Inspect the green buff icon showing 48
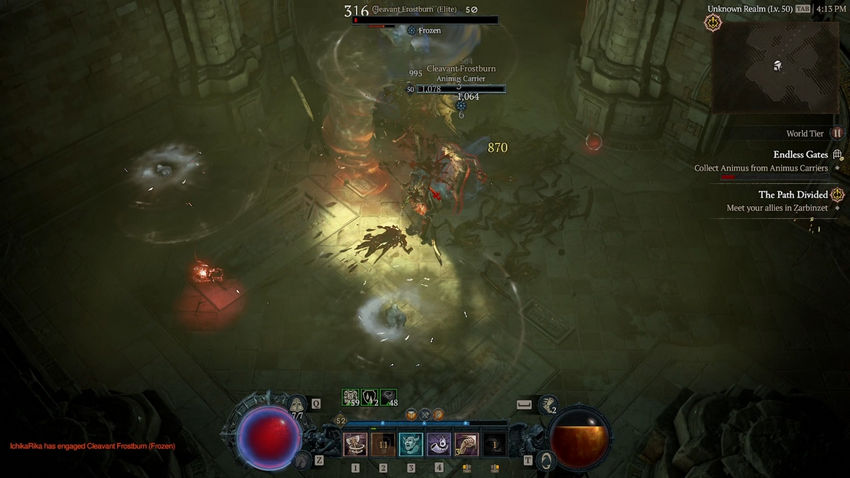Image resolution: width=850 pixels, height=478 pixels. 388,397
